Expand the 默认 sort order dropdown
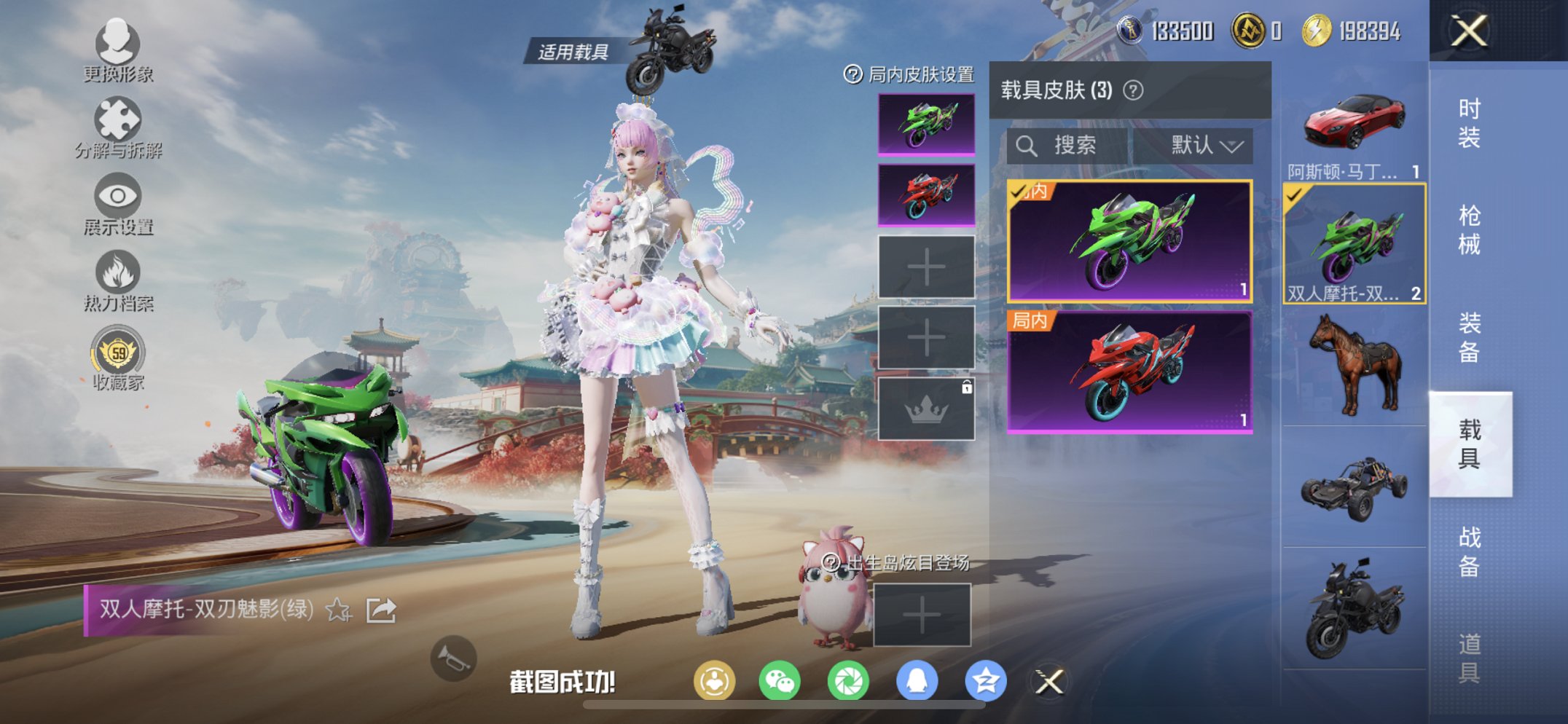The height and width of the screenshot is (724, 1568). (x=1202, y=144)
